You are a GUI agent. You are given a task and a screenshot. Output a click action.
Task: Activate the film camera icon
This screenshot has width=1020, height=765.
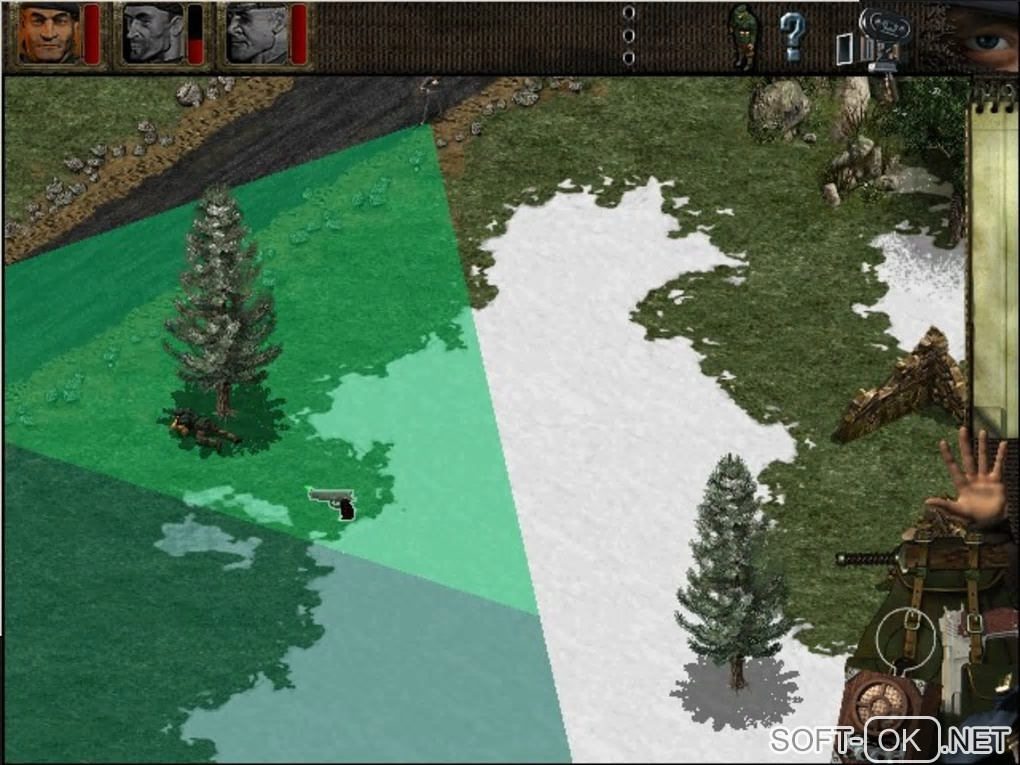tap(883, 38)
